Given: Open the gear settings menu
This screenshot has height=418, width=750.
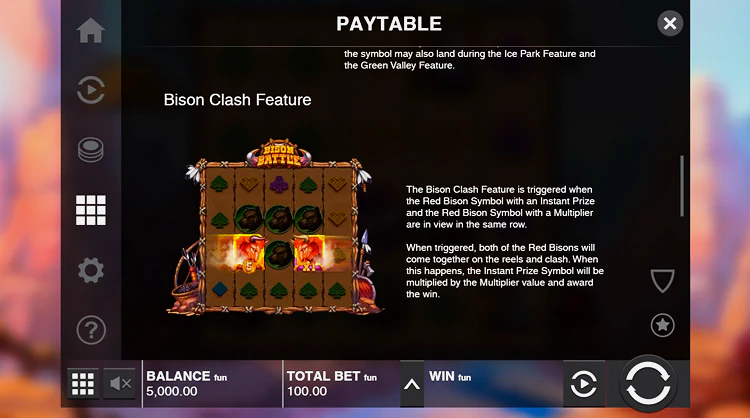Looking at the screenshot, I should coord(91,270).
